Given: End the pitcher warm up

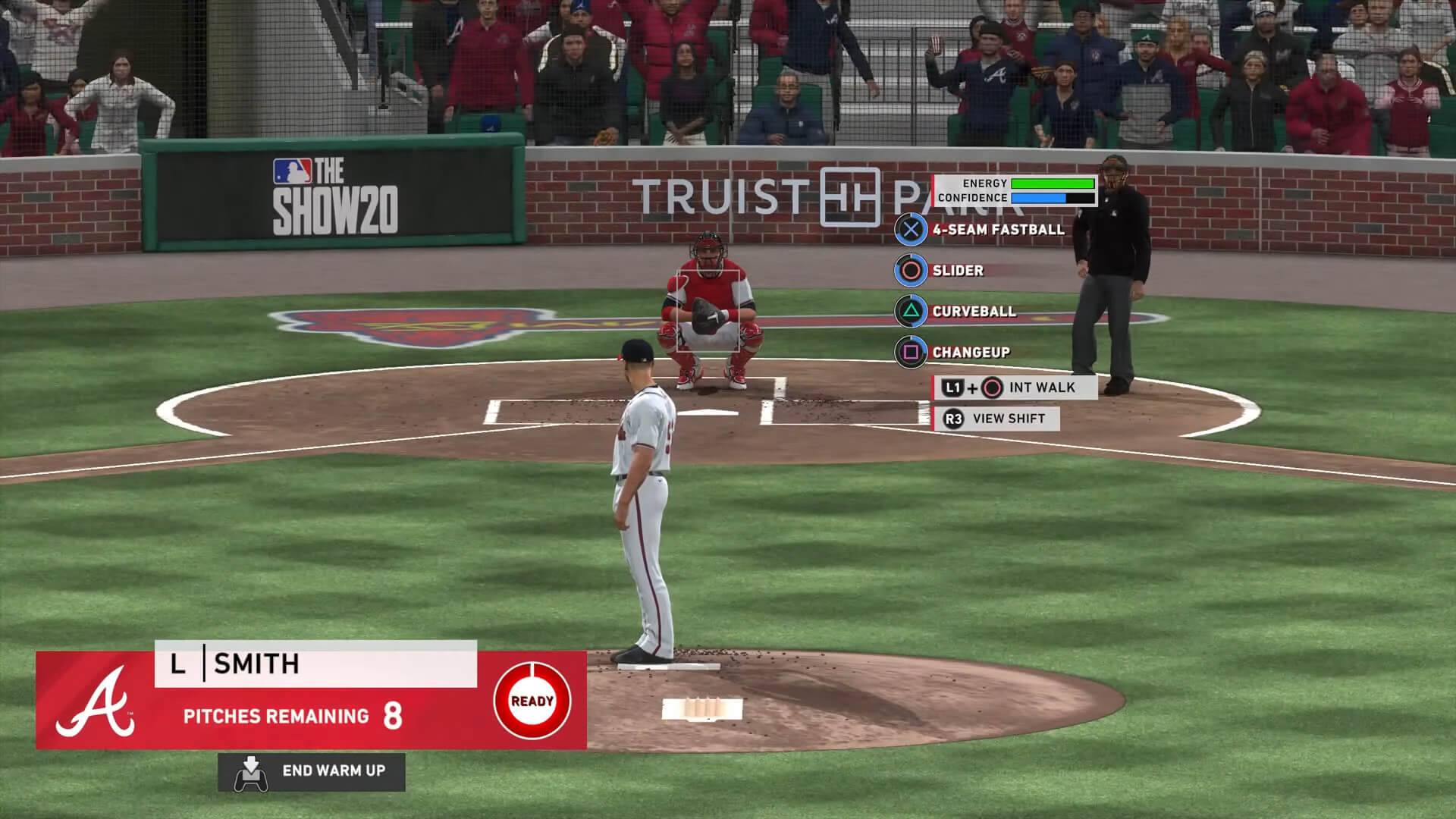Looking at the screenshot, I should click(x=312, y=771).
